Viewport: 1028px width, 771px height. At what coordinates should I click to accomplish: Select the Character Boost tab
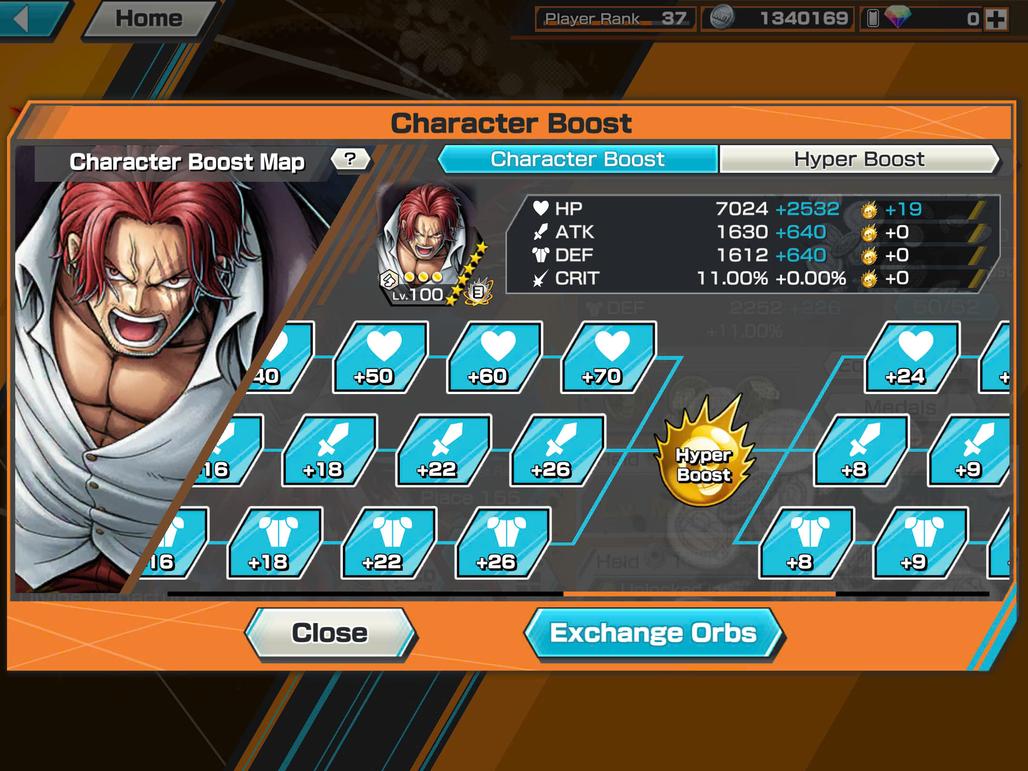pos(578,159)
